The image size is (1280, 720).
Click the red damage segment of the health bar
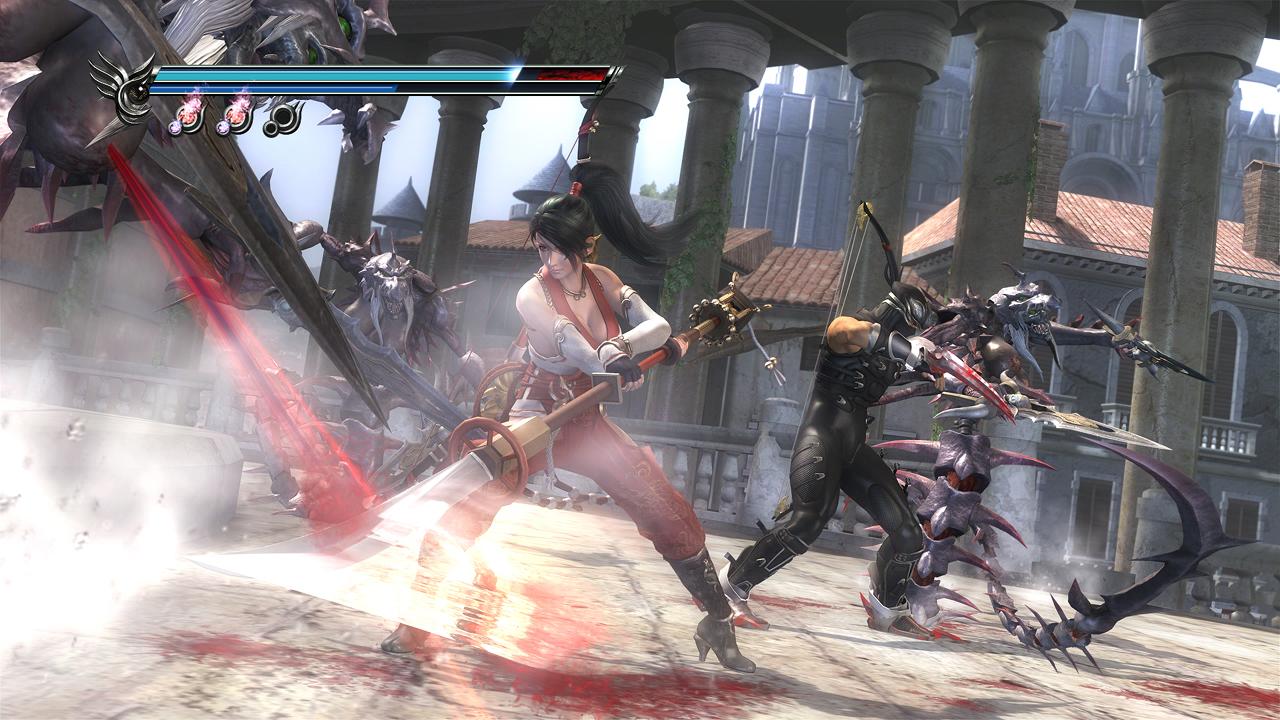tap(570, 74)
